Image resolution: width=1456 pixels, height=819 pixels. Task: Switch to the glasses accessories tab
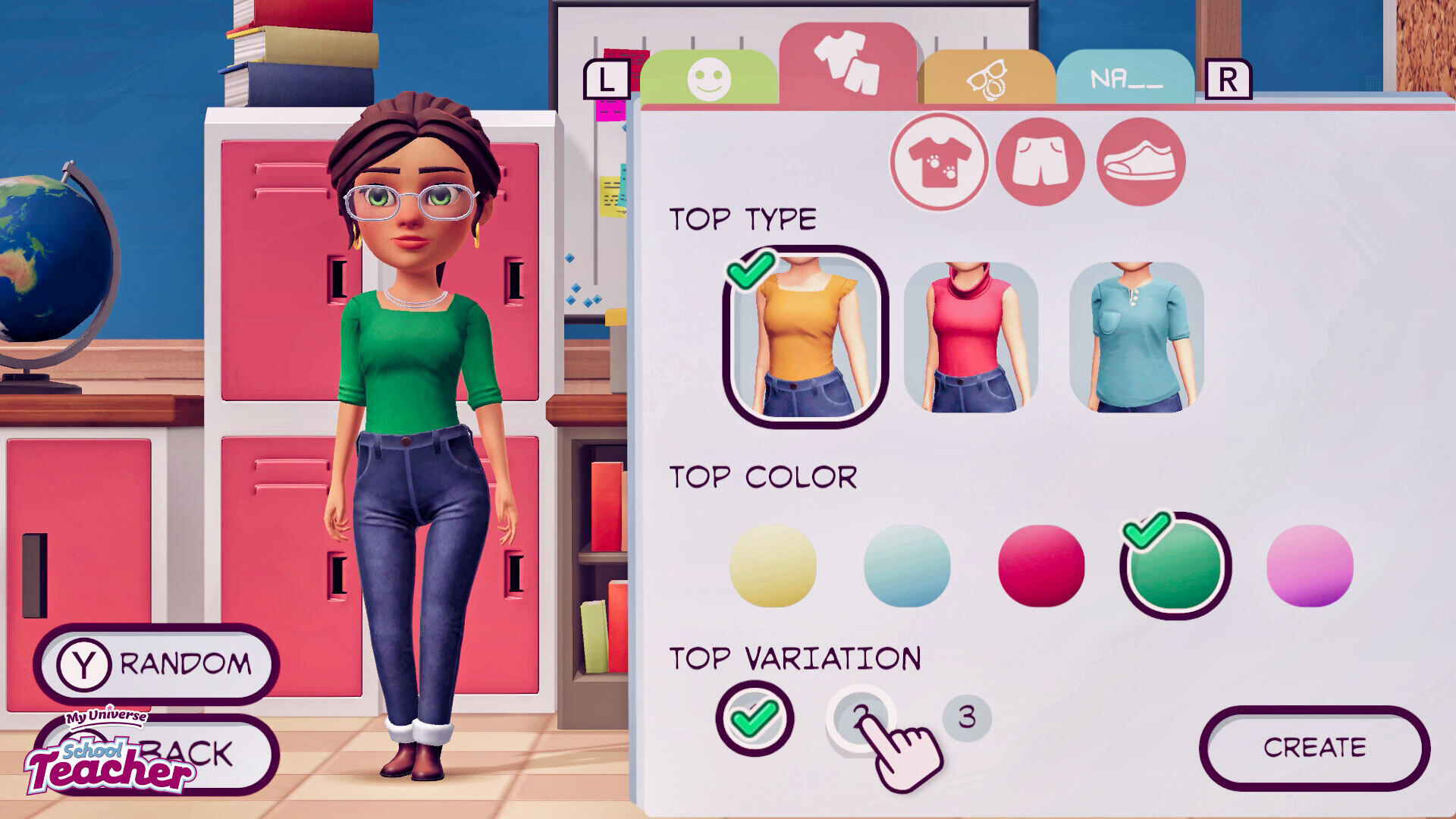click(x=987, y=78)
